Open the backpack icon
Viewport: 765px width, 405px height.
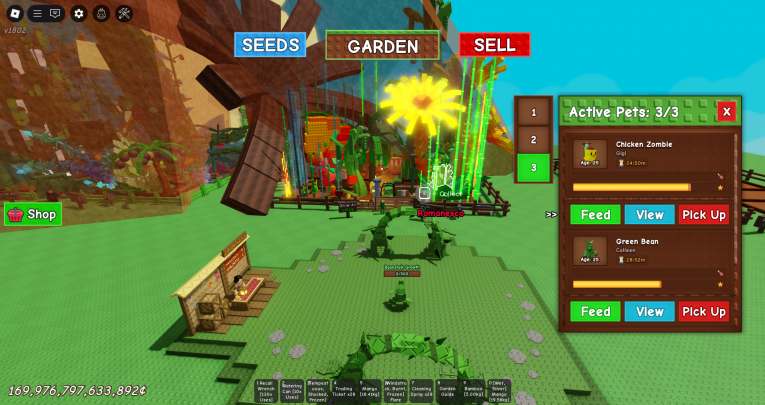pos(101,13)
